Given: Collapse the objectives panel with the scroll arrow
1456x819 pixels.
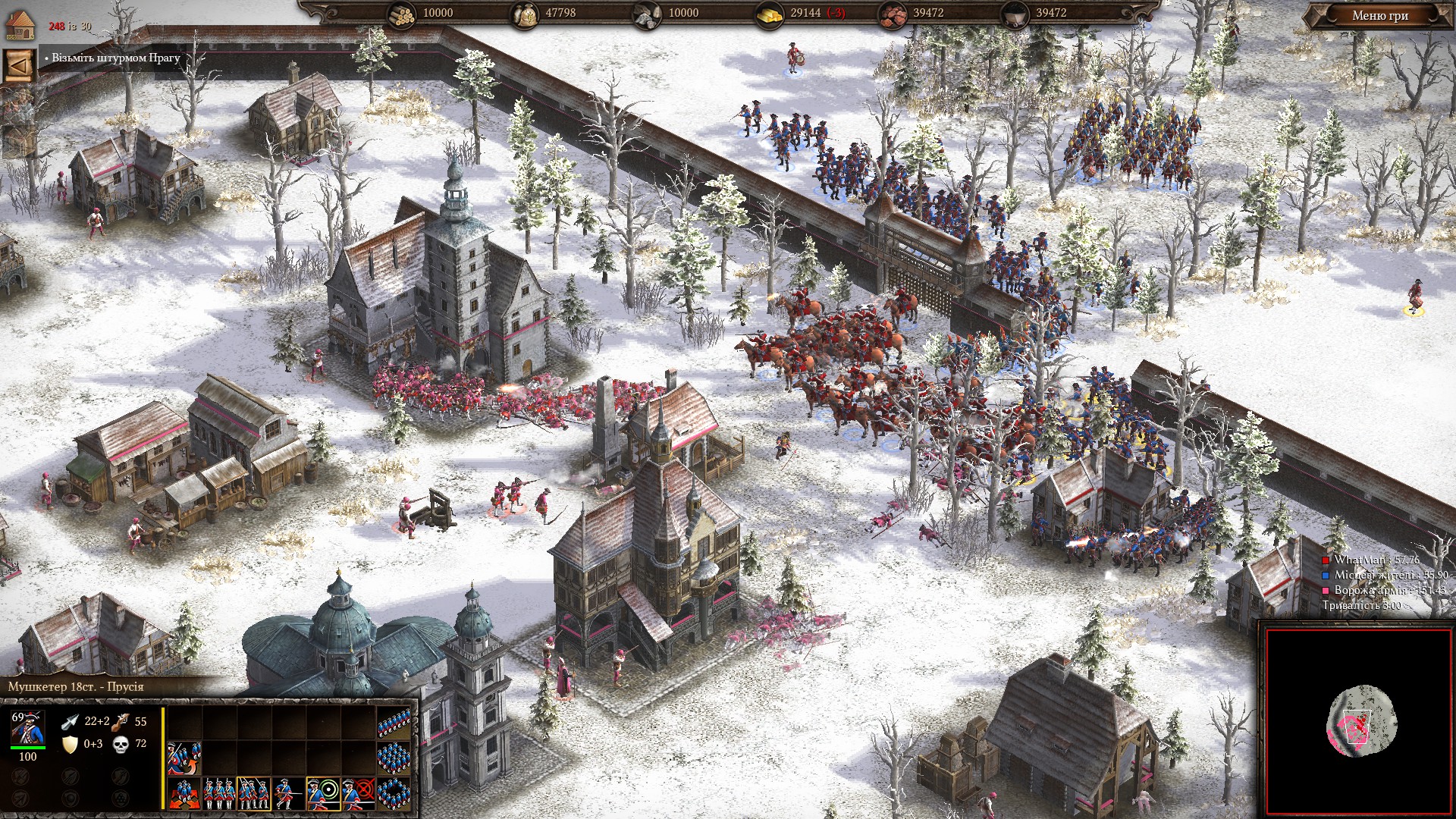Looking at the screenshot, I should (x=20, y=66).
